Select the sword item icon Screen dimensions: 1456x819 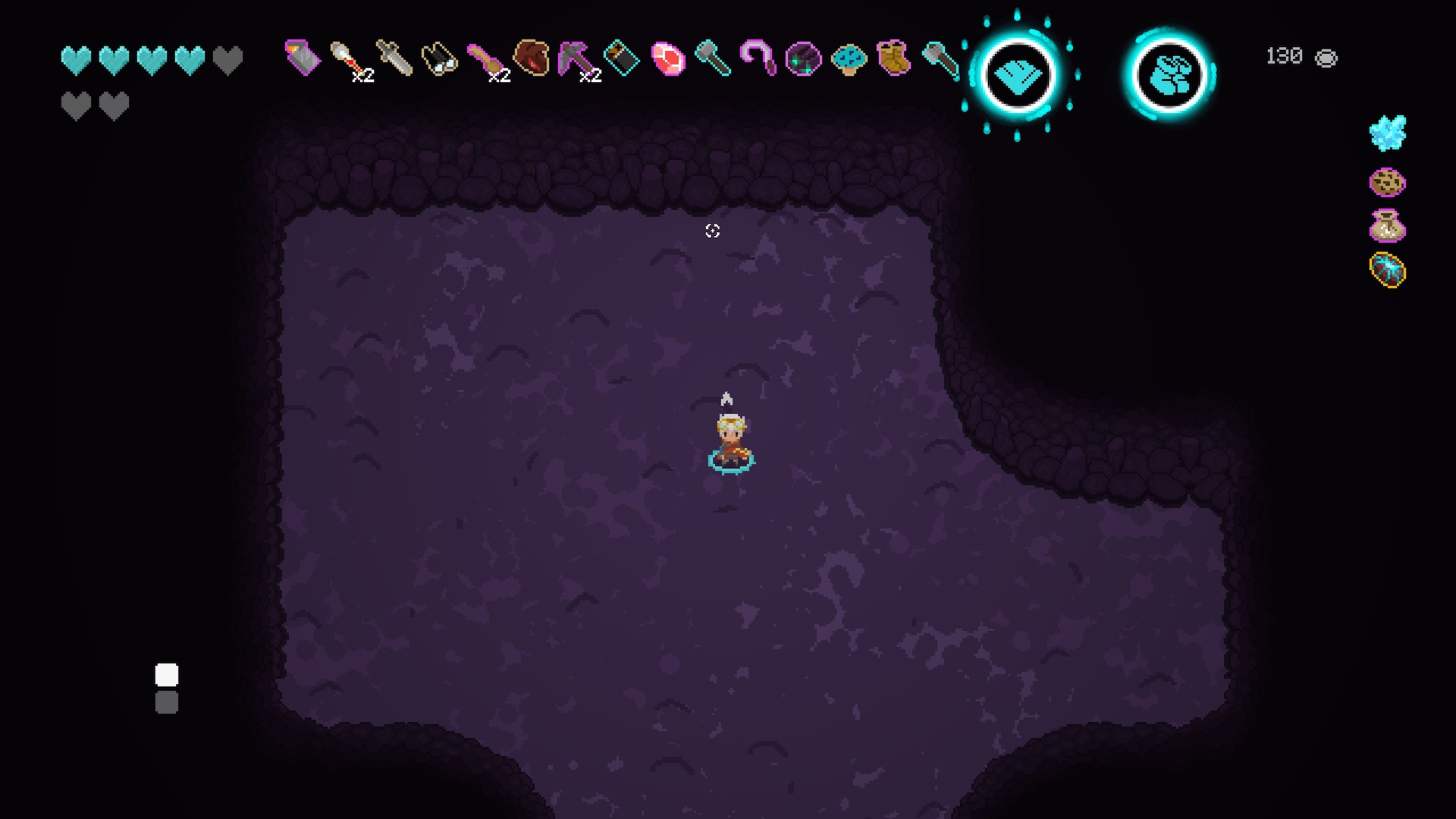tap(394, 58)
